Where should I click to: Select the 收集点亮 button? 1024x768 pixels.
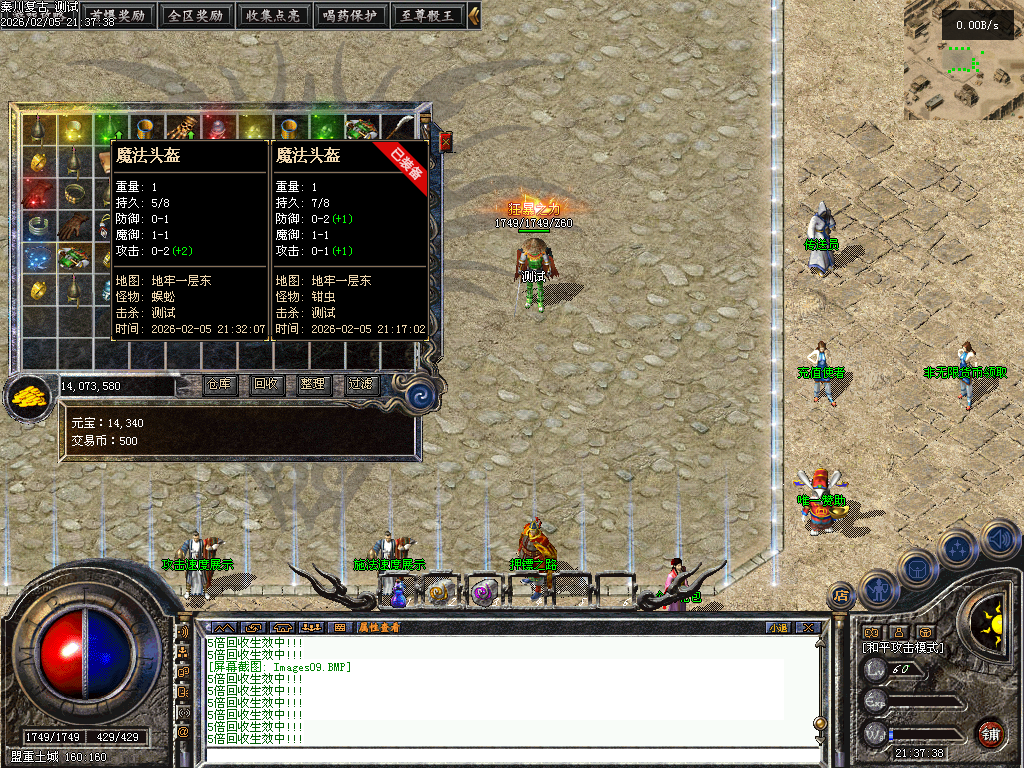pos(273,15)
